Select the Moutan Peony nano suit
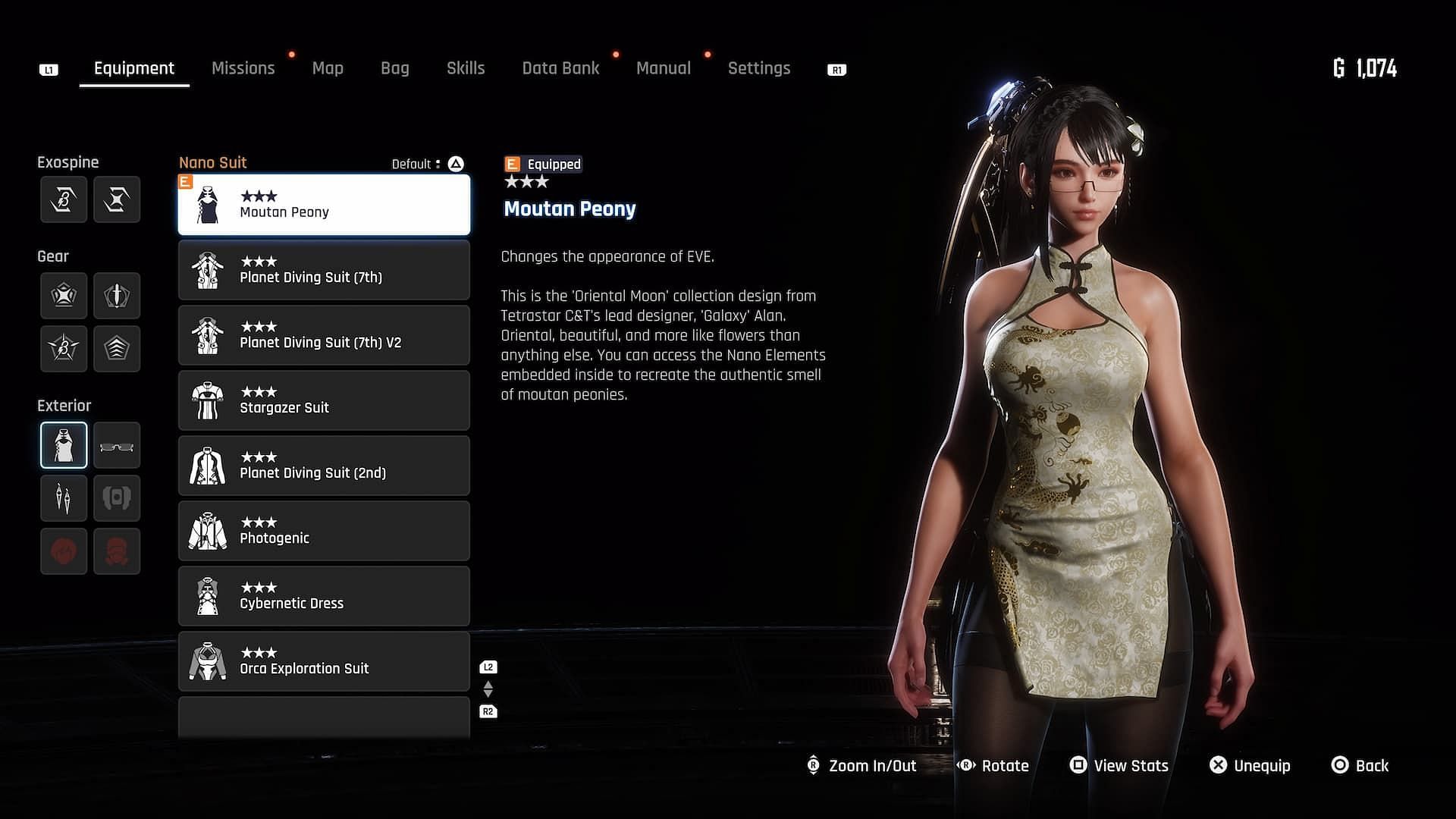1456x819 pixels. click(x=324, y=205)
